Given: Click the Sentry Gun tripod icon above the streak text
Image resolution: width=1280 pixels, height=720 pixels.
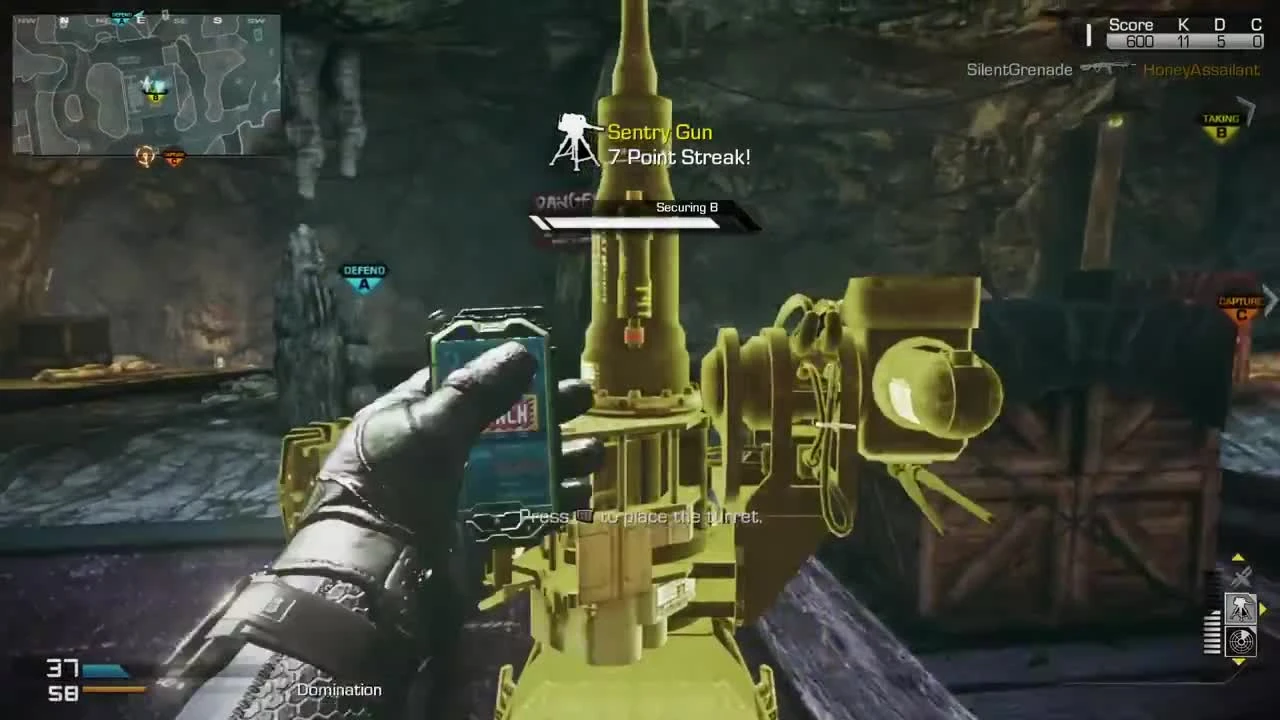Looking at the screenshot, I should tap(575, 138).
